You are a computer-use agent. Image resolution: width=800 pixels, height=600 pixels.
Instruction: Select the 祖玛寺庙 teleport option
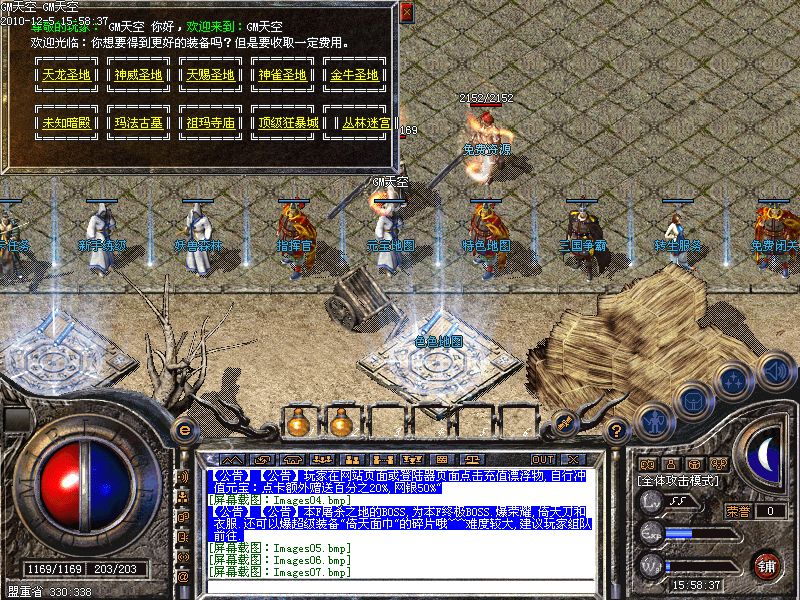pyautogui.click(x=209, y=124)
